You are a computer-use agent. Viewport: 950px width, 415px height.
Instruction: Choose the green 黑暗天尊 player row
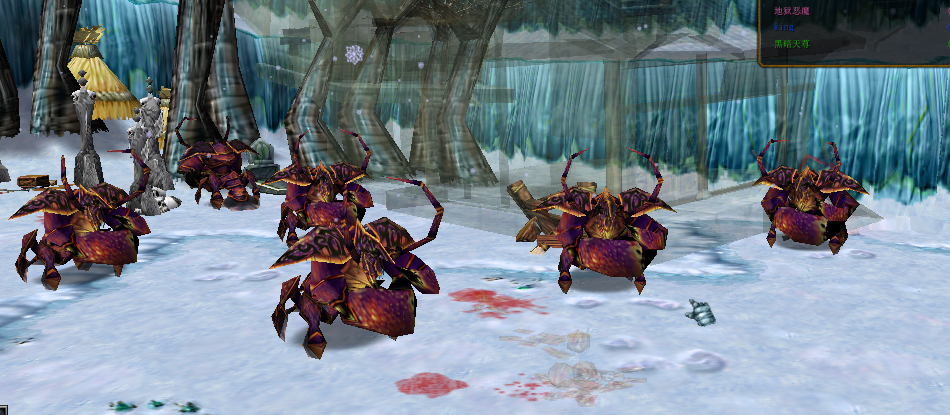point(792,44)
